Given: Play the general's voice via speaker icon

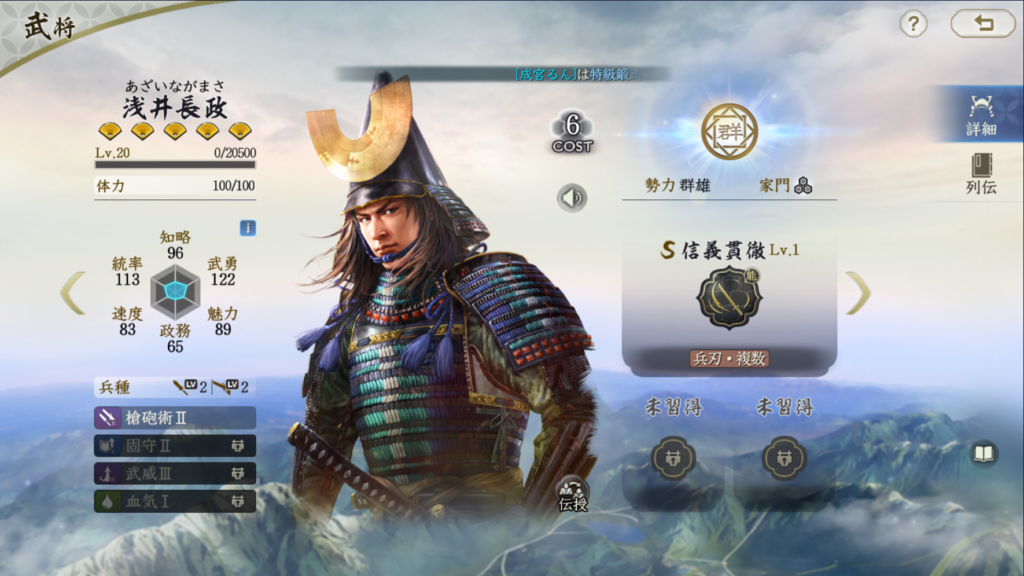Looking at the screenshot, I should pos(572,198).
